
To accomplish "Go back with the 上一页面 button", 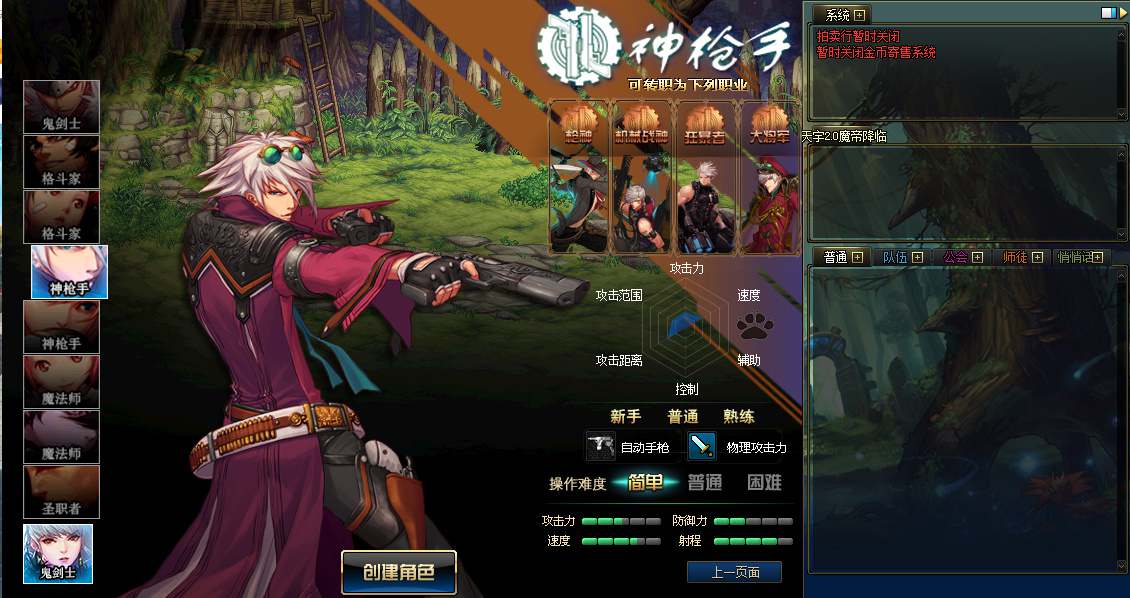I will (734, 572).
